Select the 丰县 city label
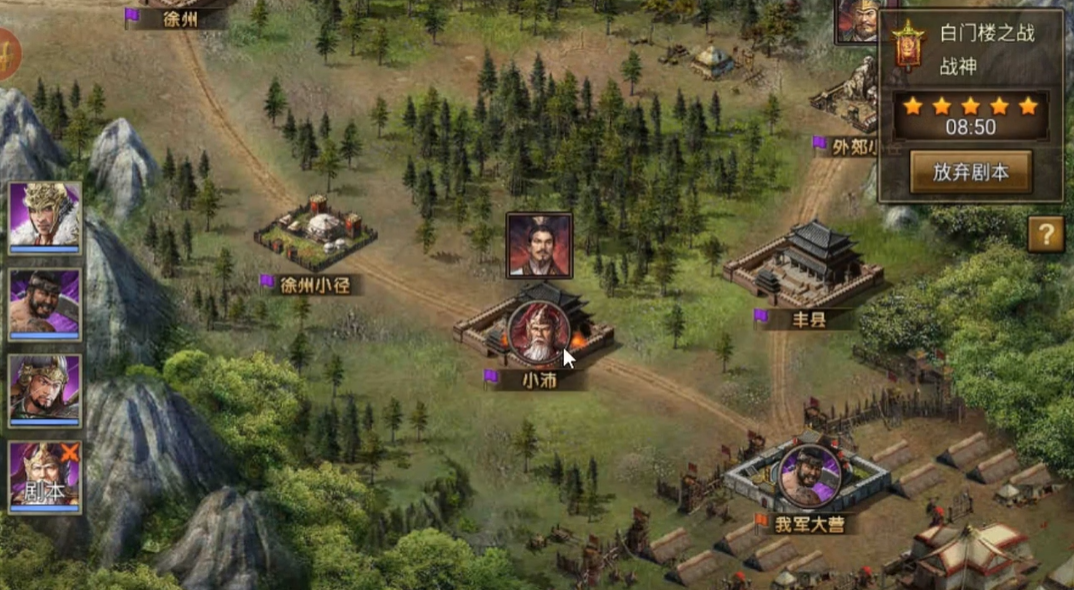Screen dimensions: 1074x590 [802, 318]
